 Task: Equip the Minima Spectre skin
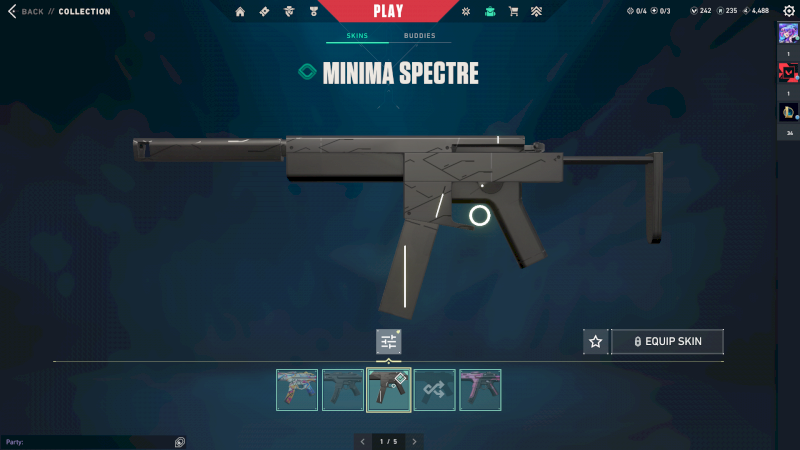coord(667,342)
